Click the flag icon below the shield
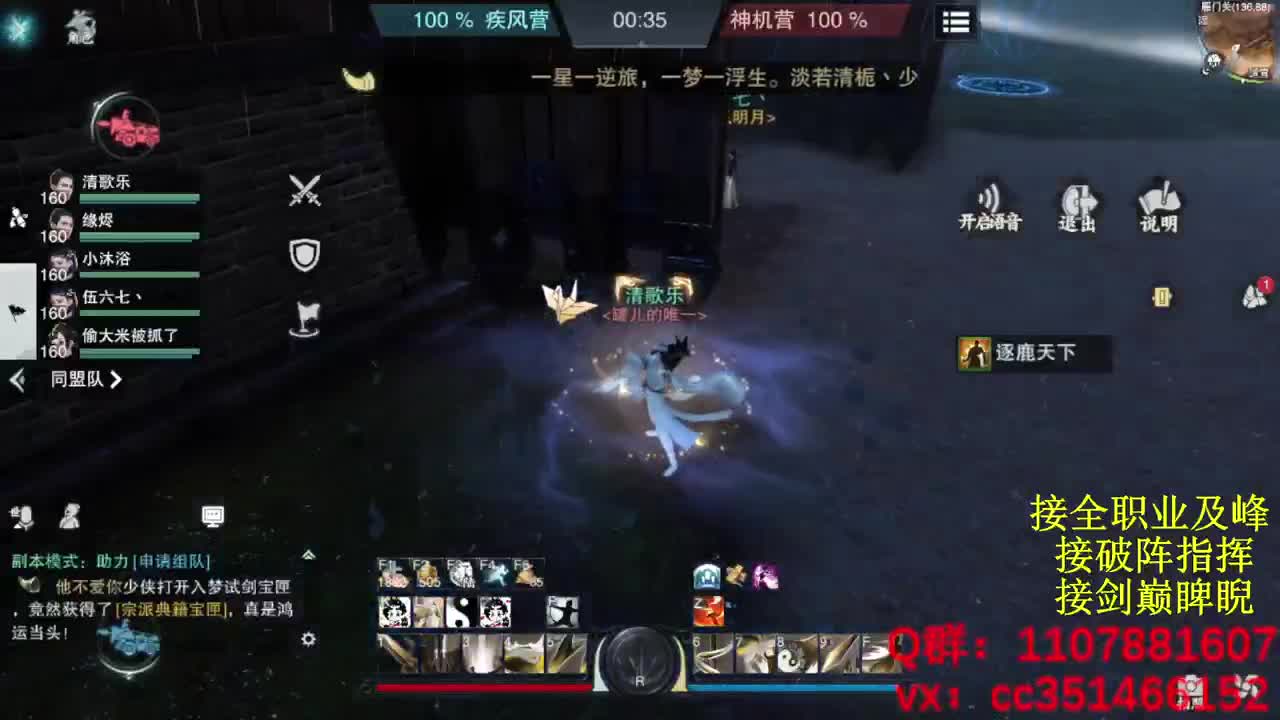This screenshot has height=720, width=1280. point(308,315)
